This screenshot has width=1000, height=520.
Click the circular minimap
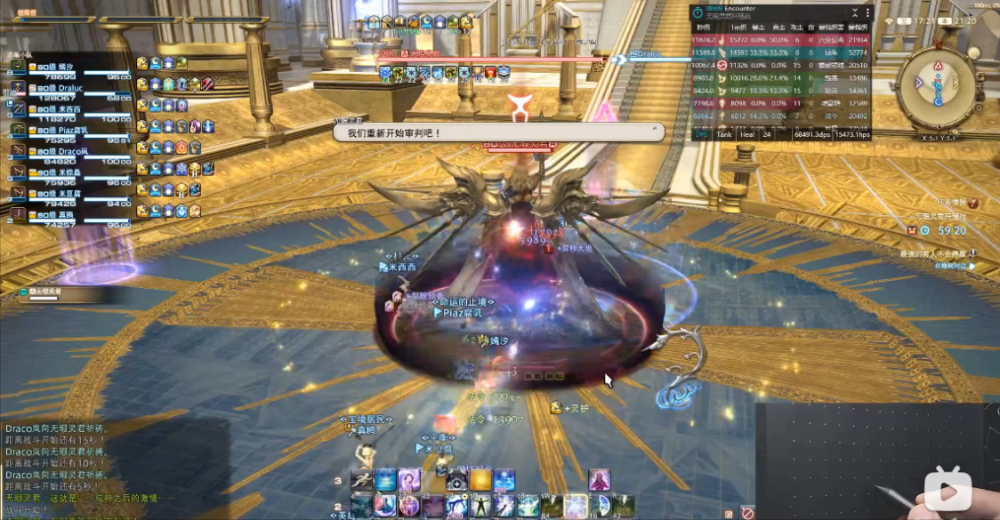937,88
